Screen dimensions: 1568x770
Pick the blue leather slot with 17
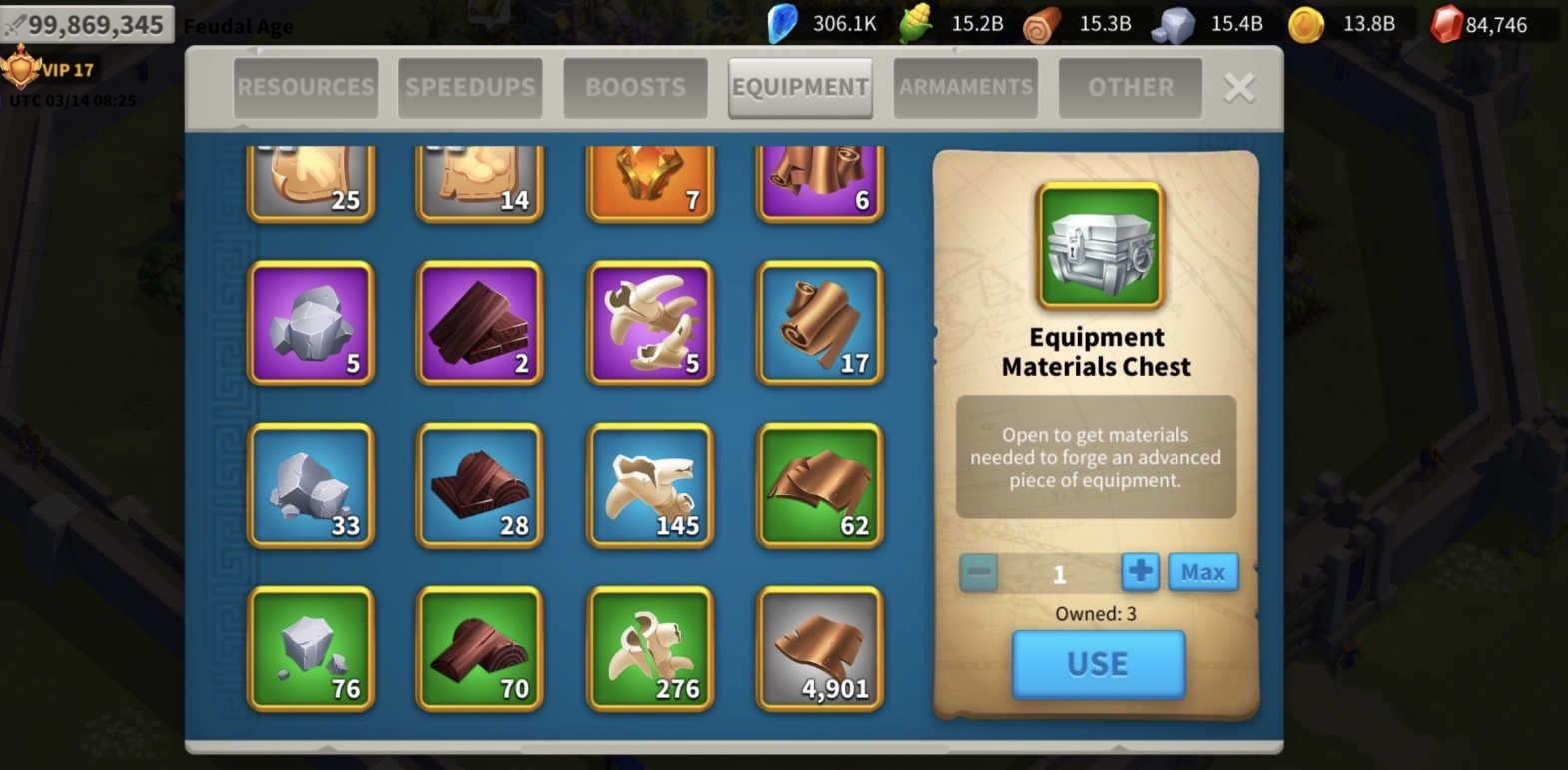point(820,323)
